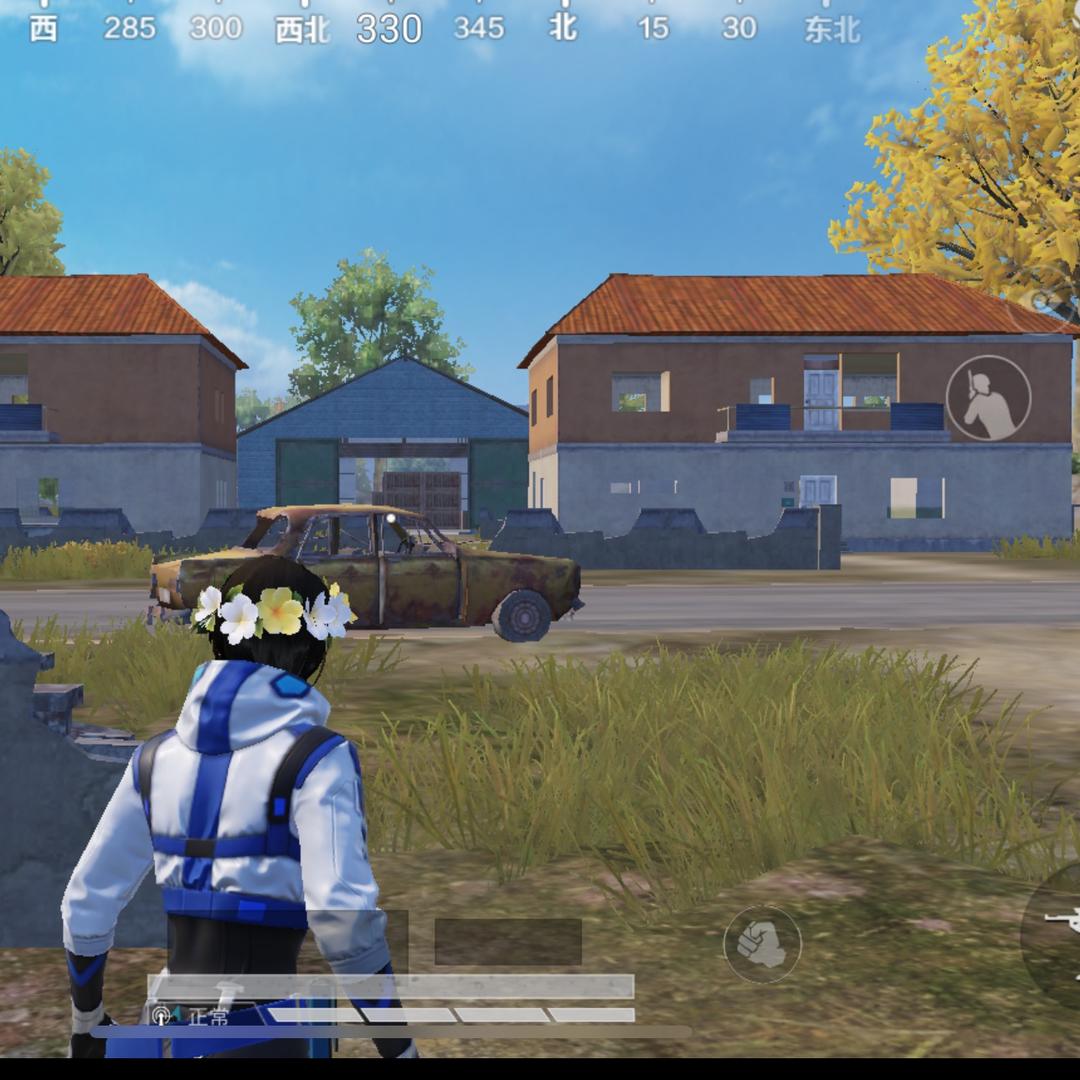Tap the peek-and-lean soldier button
Image resolution: width=1080 pixels, height=1080 pixels.
[988, 398]
